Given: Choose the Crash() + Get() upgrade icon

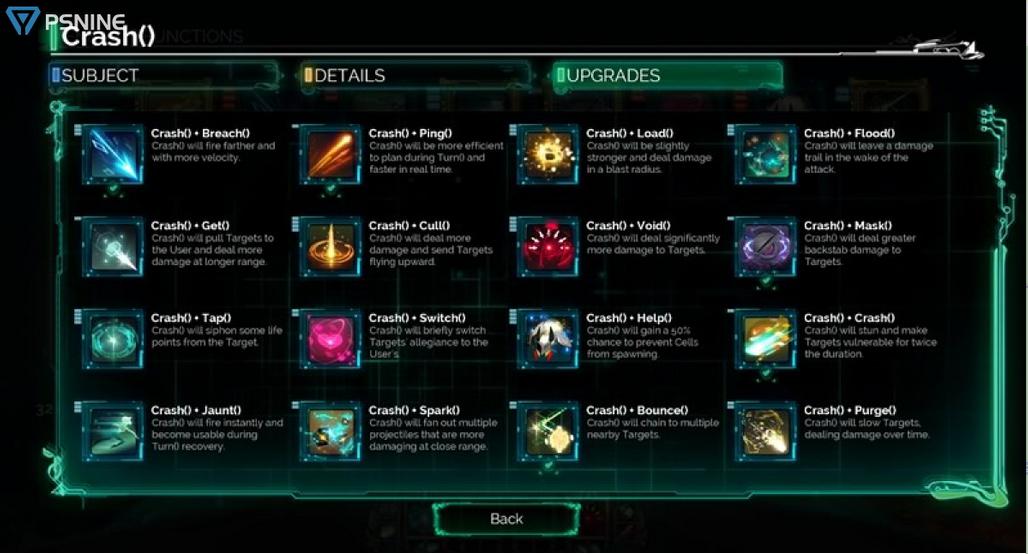Looking at the screenshot, I should tap(113, 246).
